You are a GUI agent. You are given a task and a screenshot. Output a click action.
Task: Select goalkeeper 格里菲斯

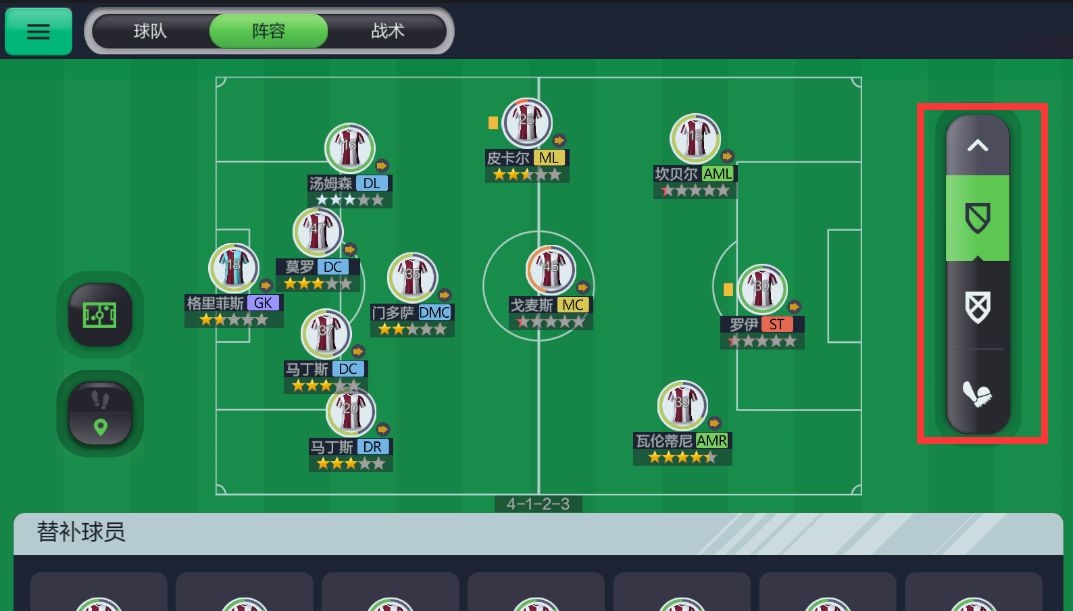coord(233,269)
